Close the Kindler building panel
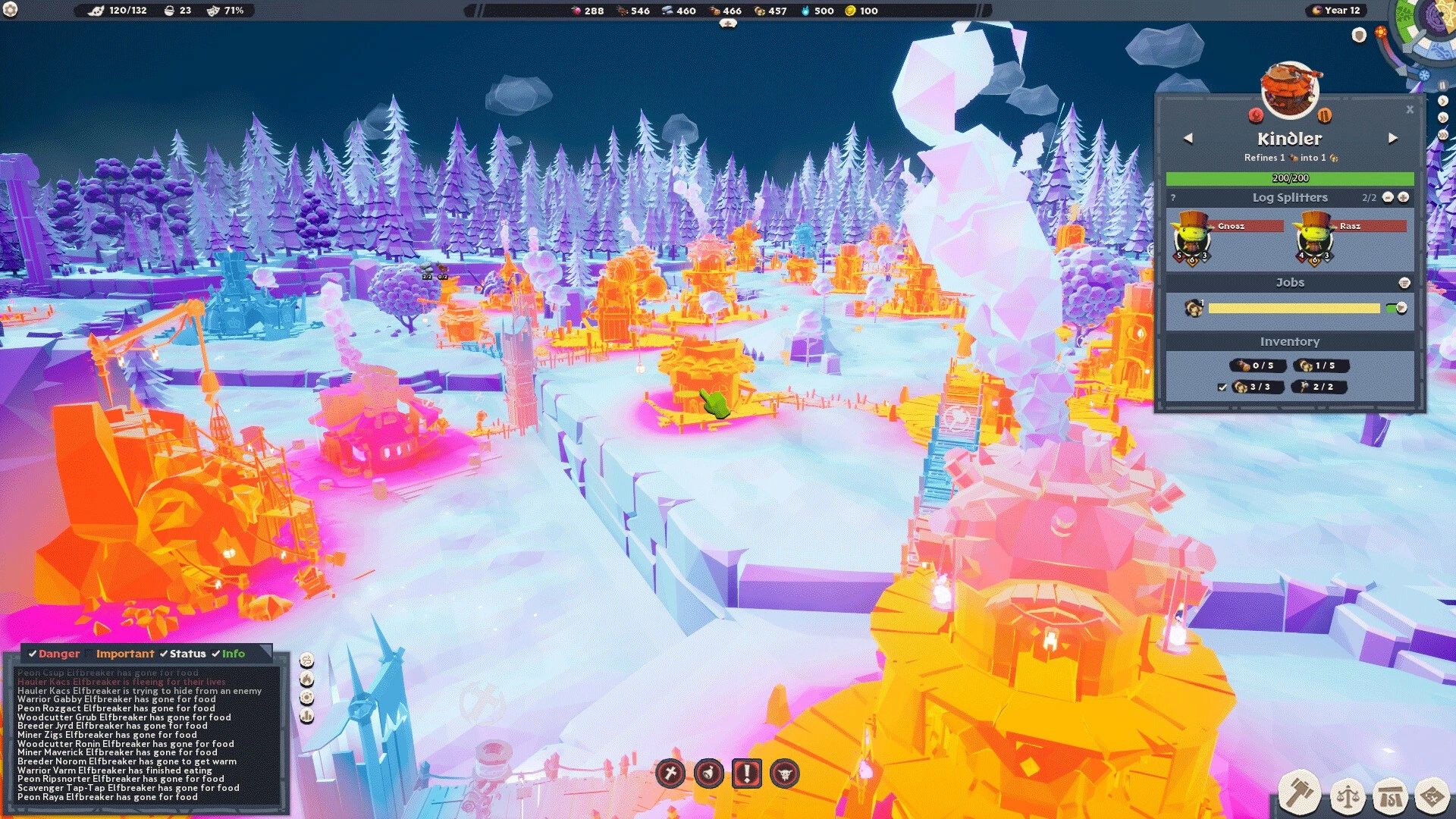 [1410, 110]
